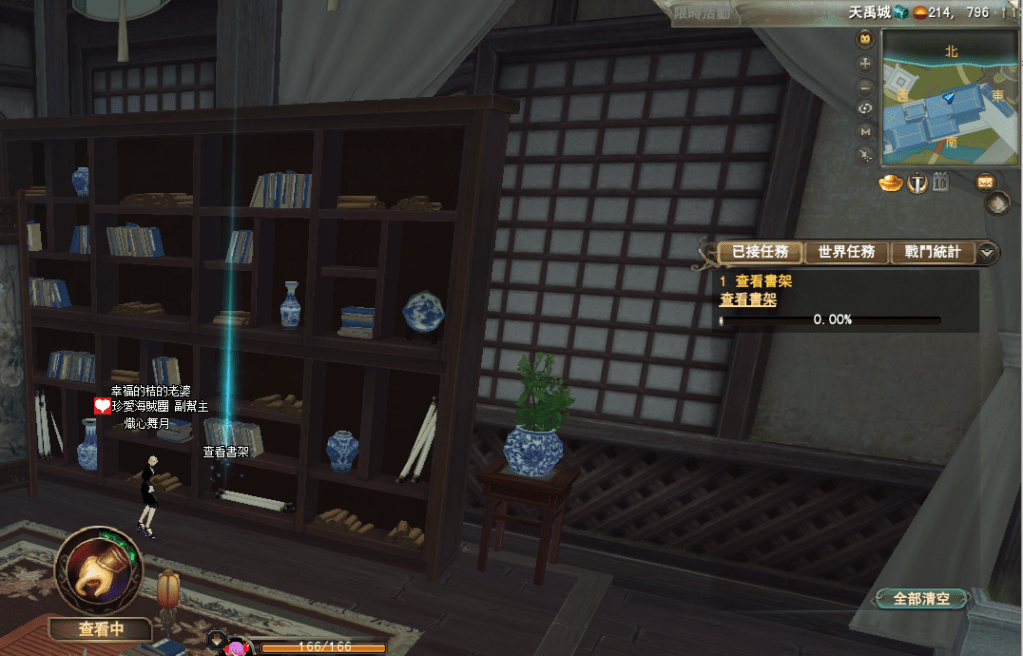
Task: Show the 戰鬥統計 combat statistics tab
Action: click(932, 252)
